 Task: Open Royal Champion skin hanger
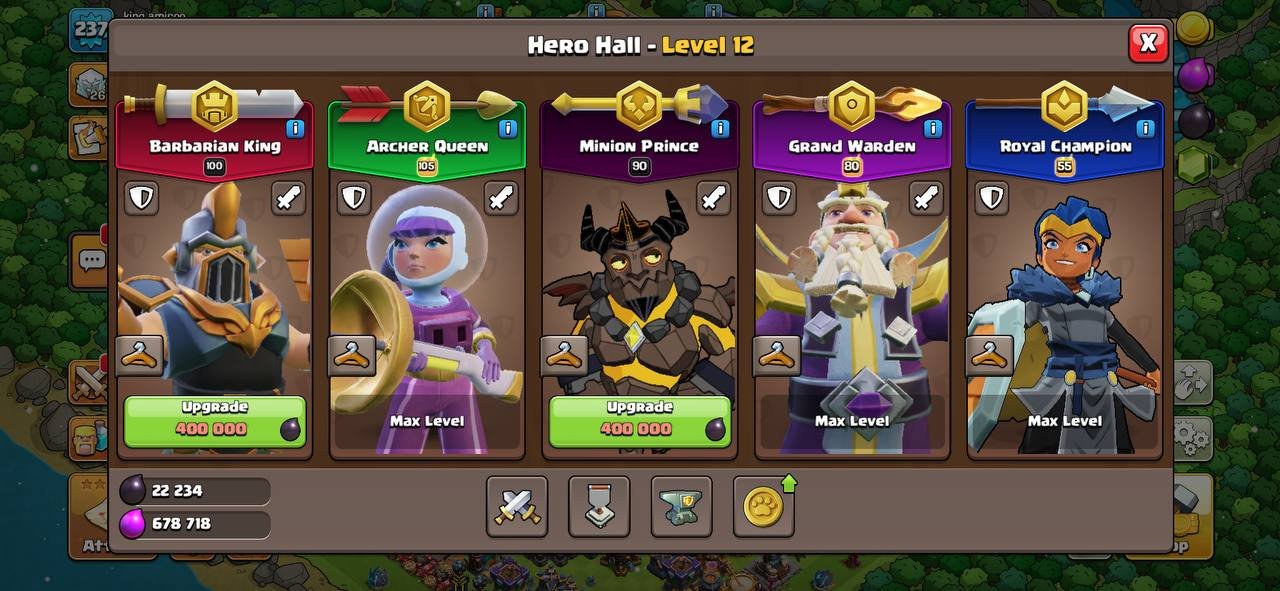point(989,355)
